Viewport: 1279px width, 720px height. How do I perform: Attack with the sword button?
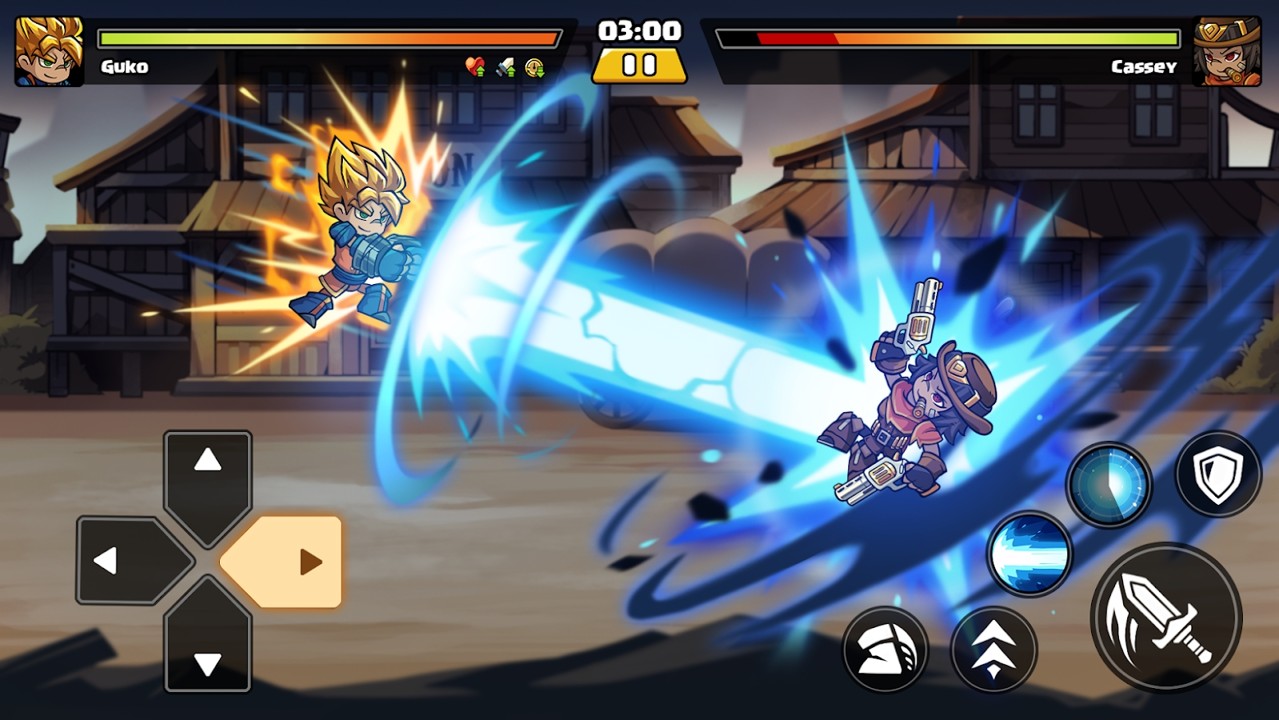(x=1166, y=617)
